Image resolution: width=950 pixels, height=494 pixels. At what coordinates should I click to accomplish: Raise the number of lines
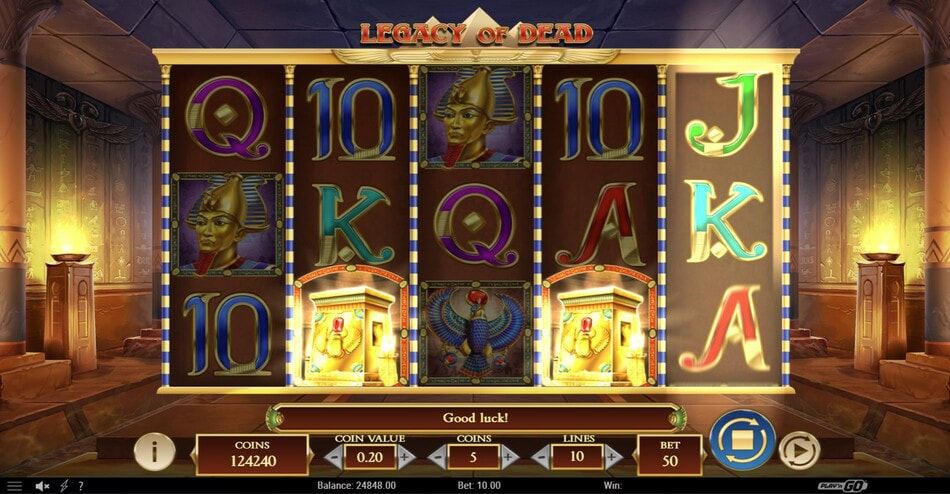(613, 457)
